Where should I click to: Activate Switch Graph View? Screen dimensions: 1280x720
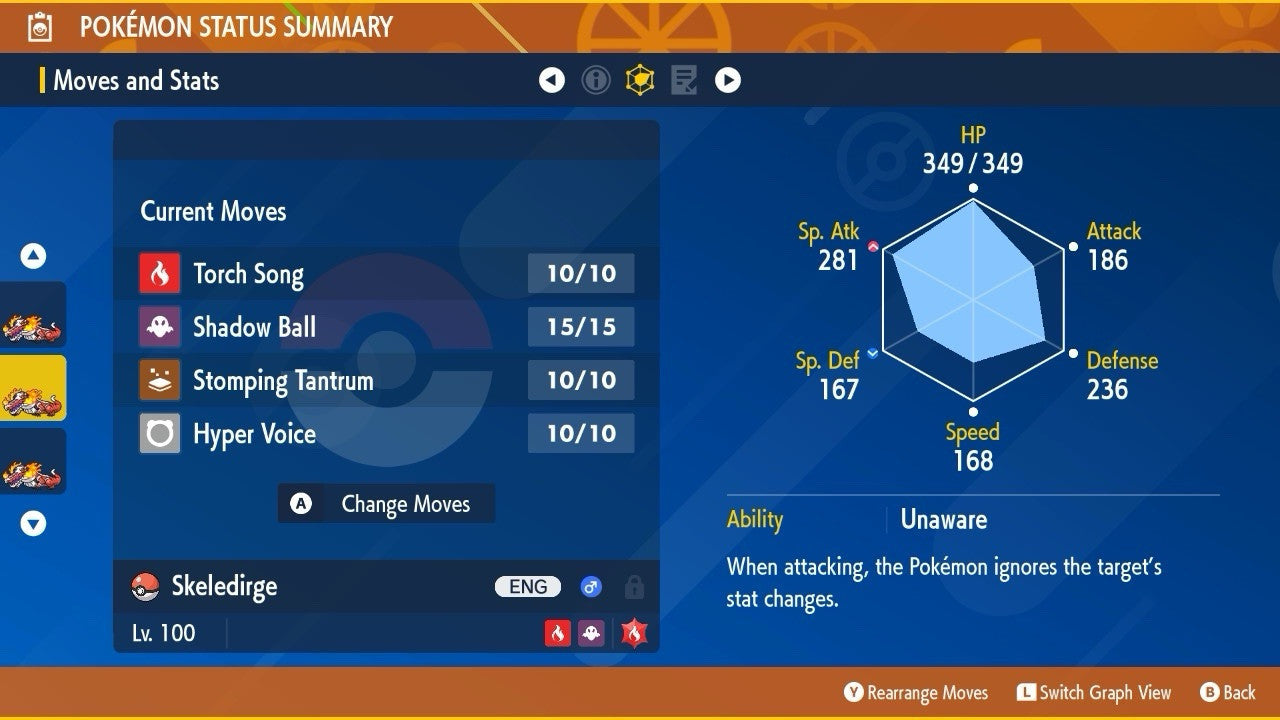1094,692
